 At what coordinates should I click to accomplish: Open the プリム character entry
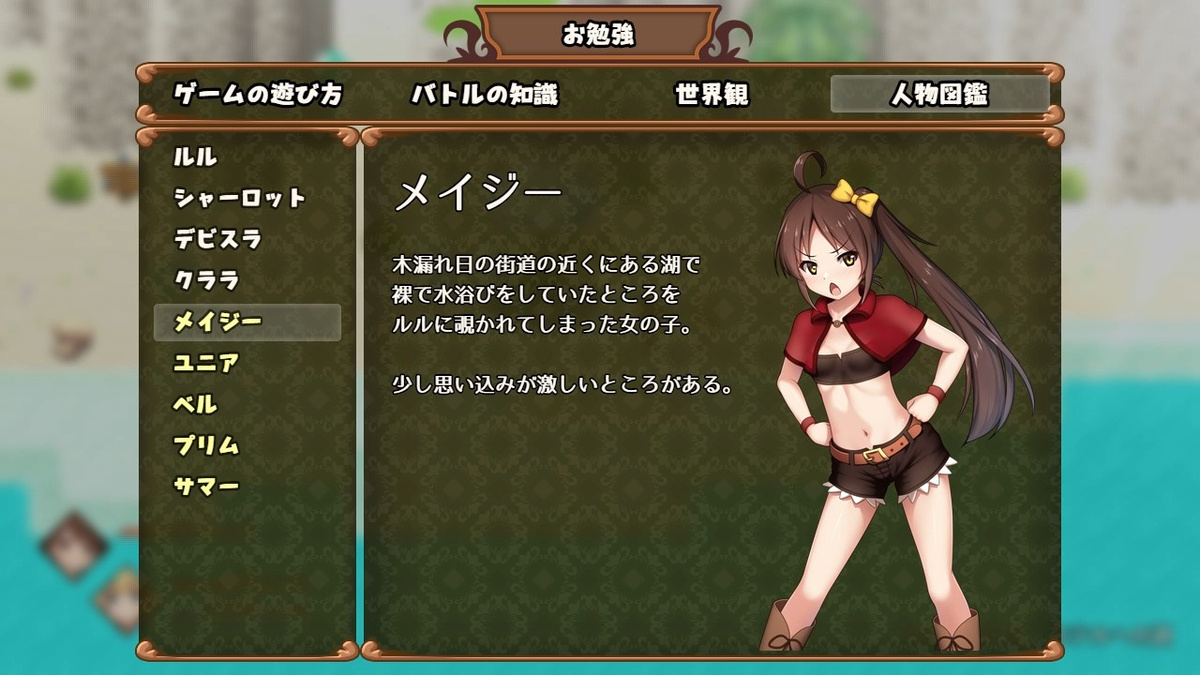(207, 445)
